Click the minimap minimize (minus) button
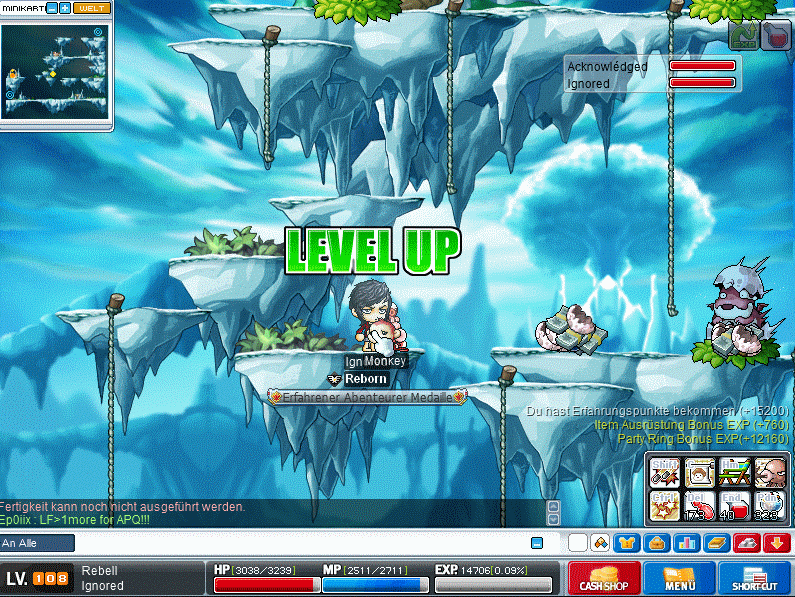Viewport: 795px width, 597px height. [52, 8]
